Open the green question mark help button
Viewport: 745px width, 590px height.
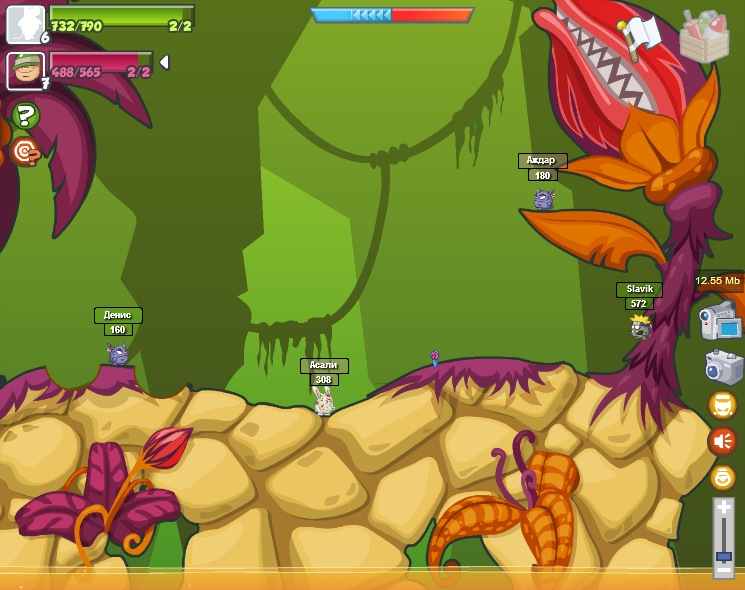pyautogui.click(x=25, y=116)
